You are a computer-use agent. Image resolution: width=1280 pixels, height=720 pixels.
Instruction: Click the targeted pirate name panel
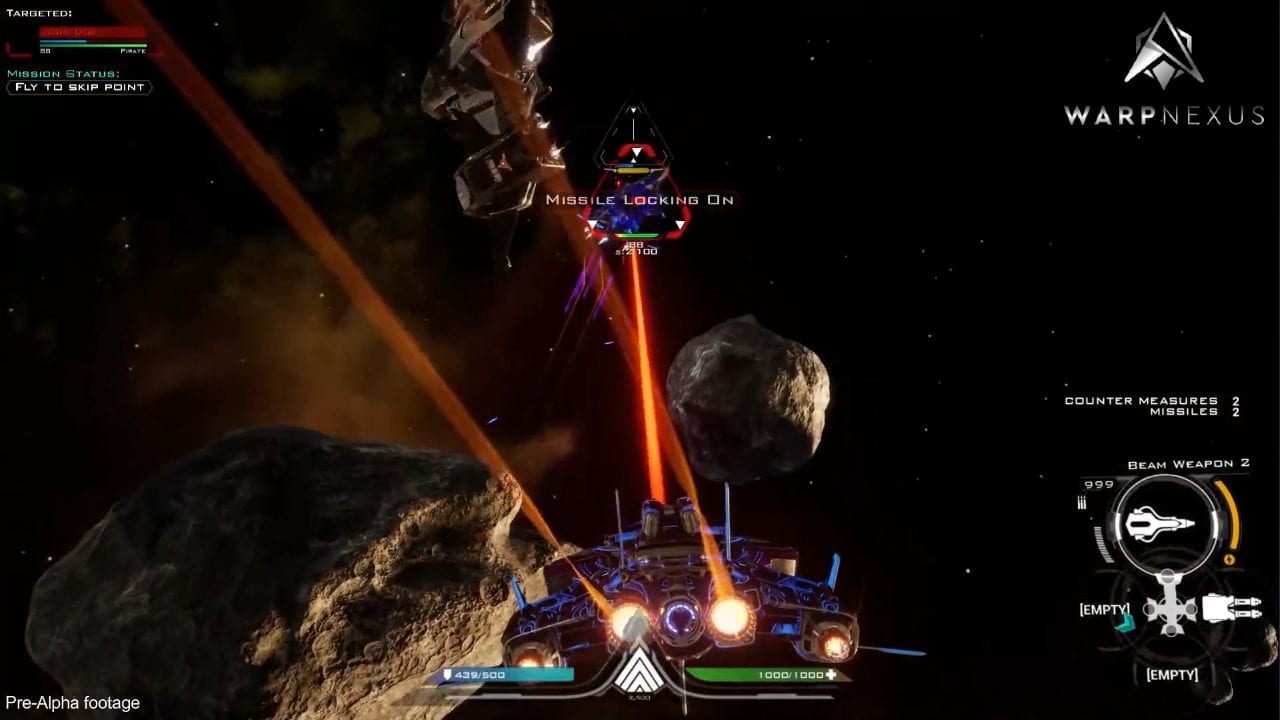pos(92,32)
